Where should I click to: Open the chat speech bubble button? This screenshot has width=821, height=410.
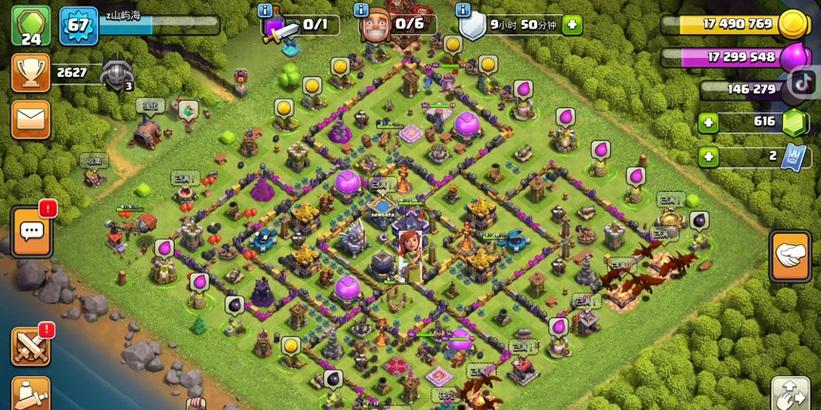31,232
